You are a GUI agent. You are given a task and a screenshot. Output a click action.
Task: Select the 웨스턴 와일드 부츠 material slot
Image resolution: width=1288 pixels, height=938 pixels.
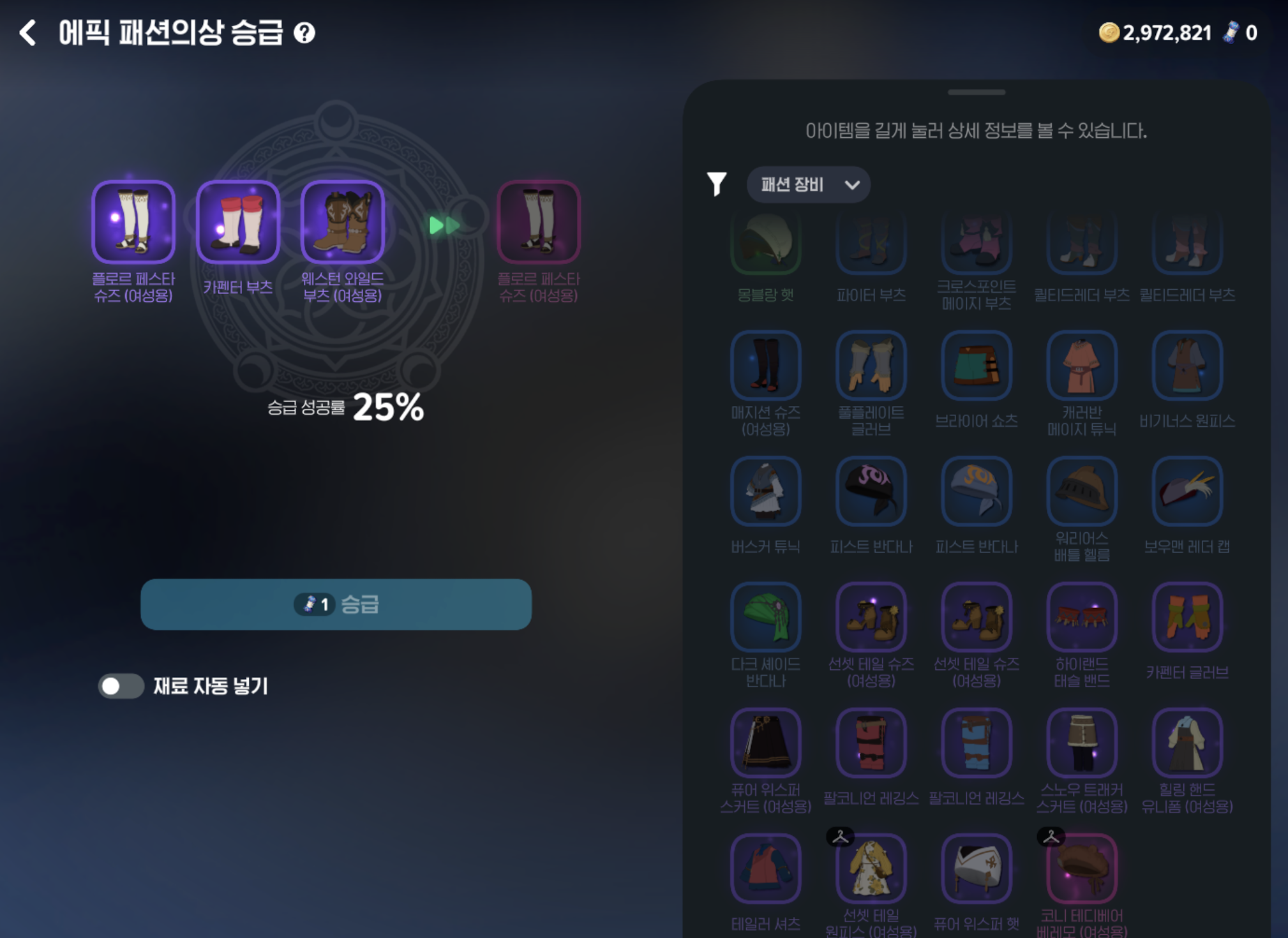point(343,222)
